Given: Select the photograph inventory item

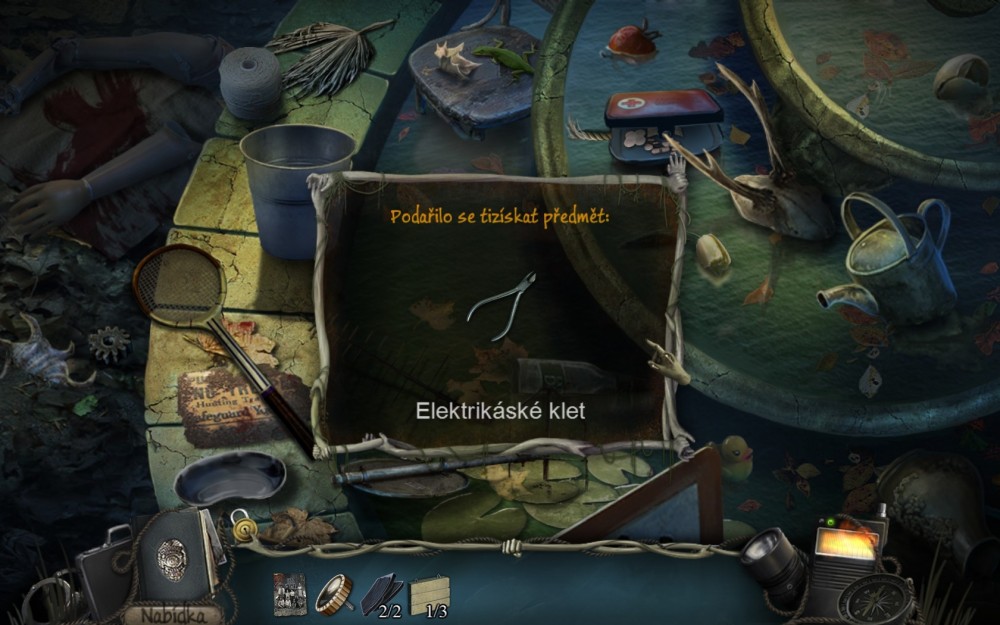Looking at the screenshot, I should (289, 594).
